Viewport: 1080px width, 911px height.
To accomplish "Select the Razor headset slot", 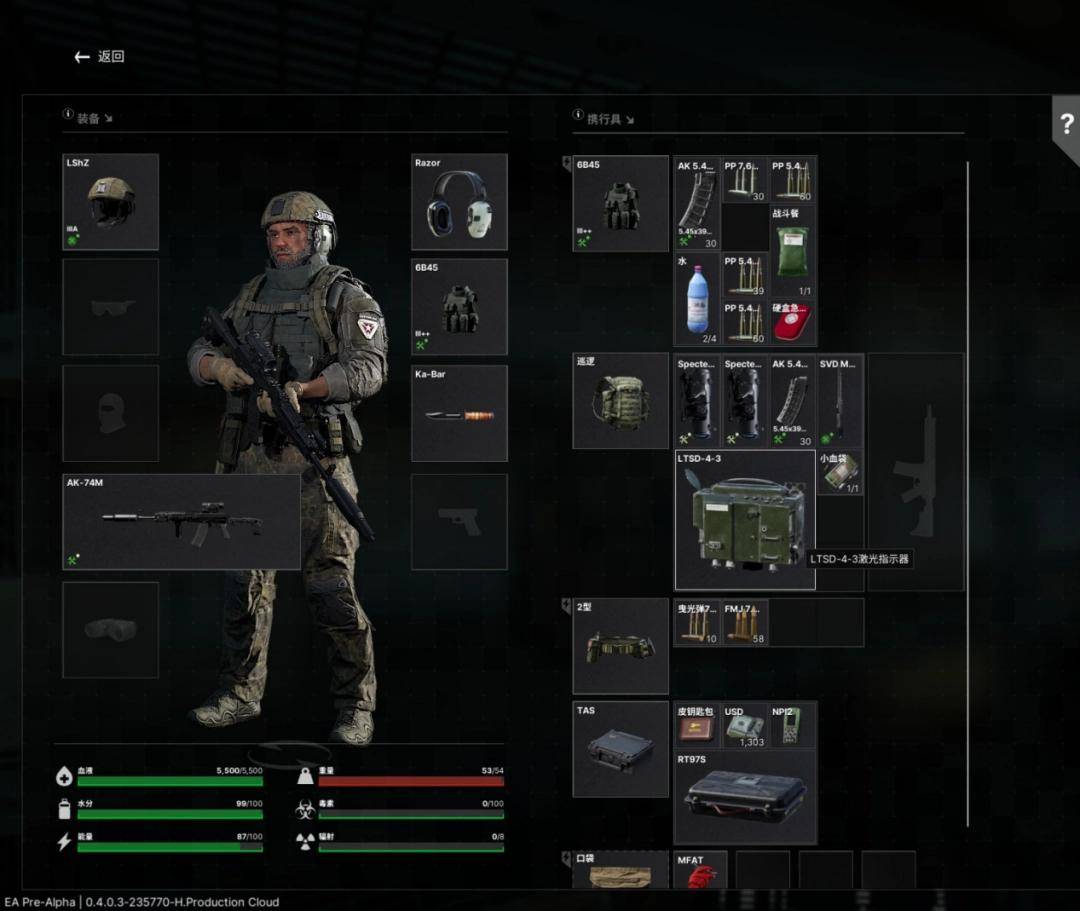I will (x=459, y=202).
